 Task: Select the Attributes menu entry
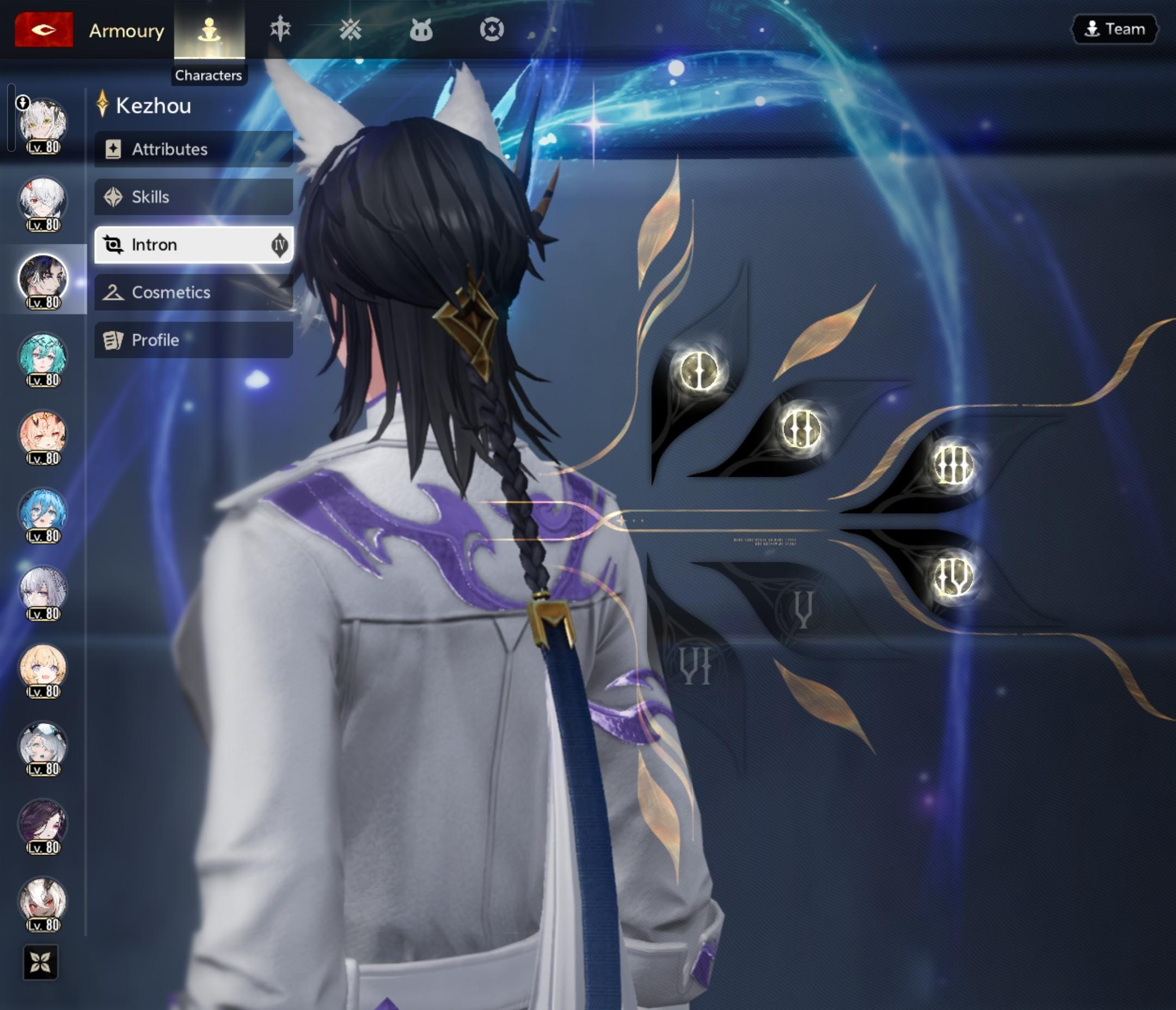tap(193, 149)
